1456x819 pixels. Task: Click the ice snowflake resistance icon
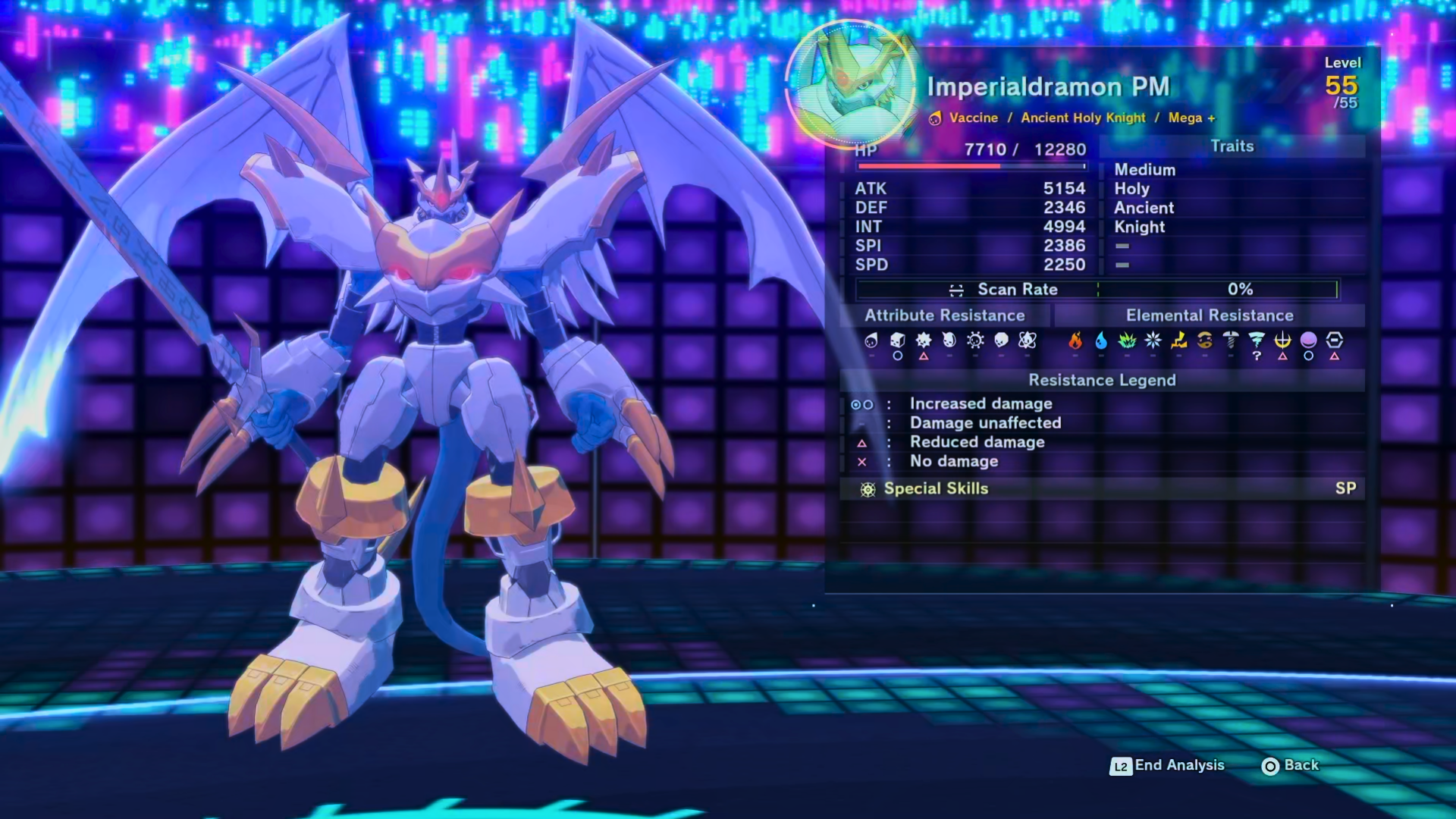coord(1153,340)
